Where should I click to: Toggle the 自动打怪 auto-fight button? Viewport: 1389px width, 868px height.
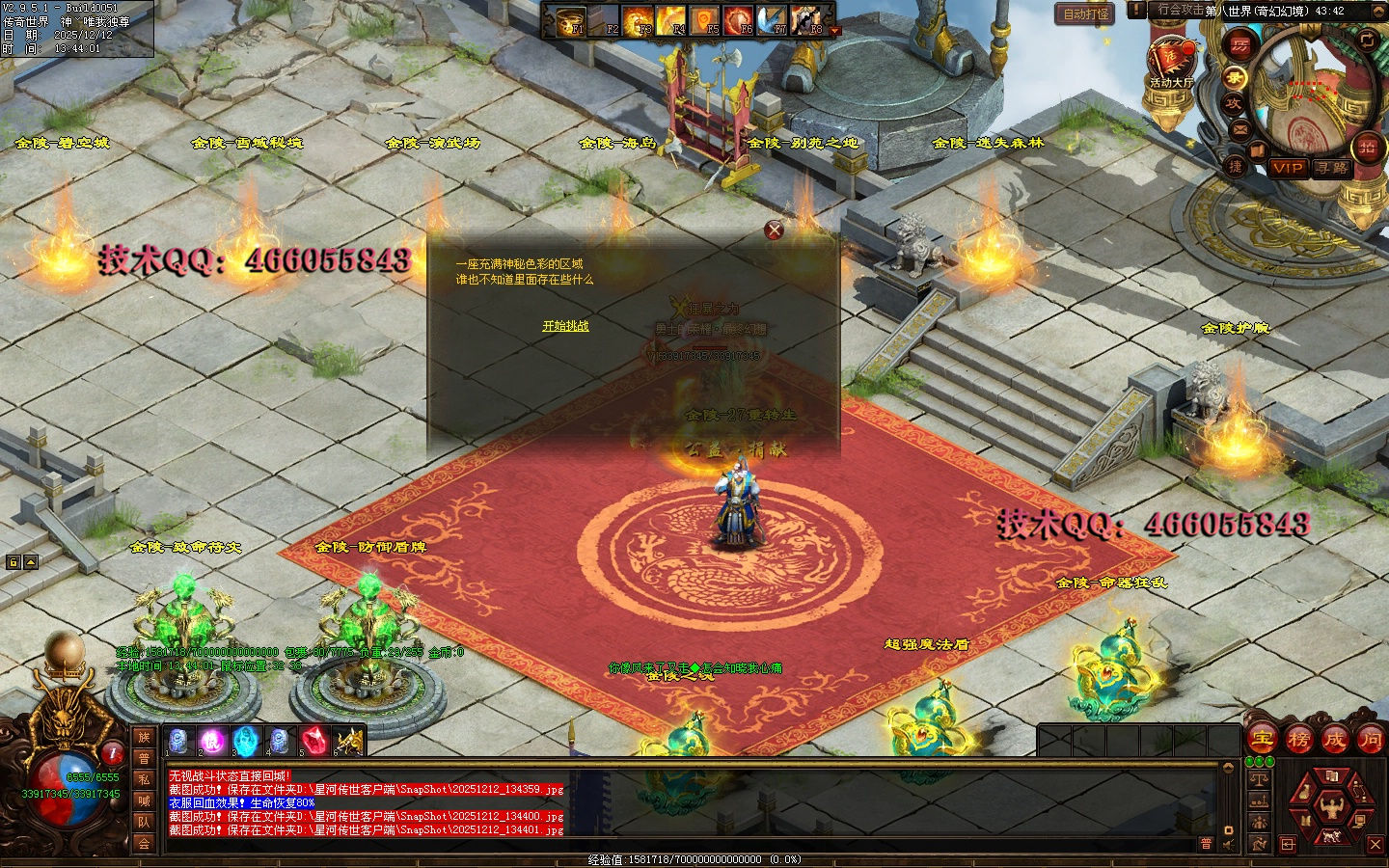1085,14
